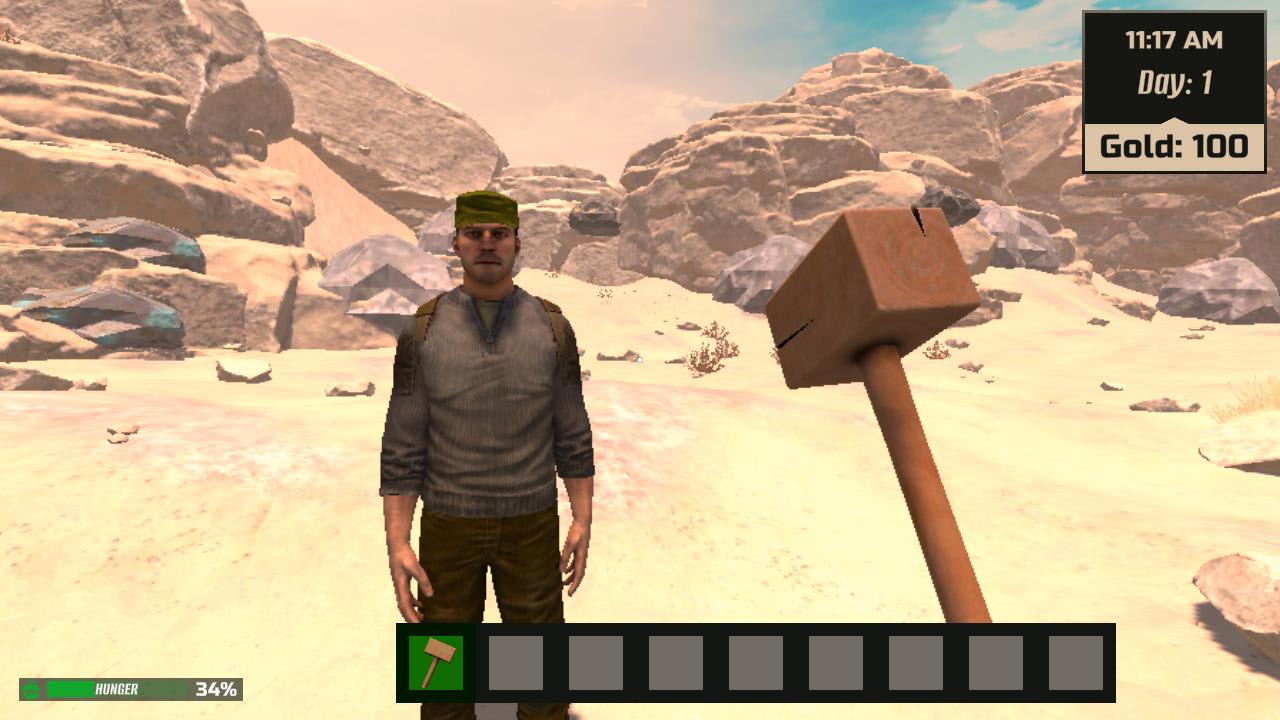
Task: Click the green hunger meter icon
Action: tap(30, 688)
